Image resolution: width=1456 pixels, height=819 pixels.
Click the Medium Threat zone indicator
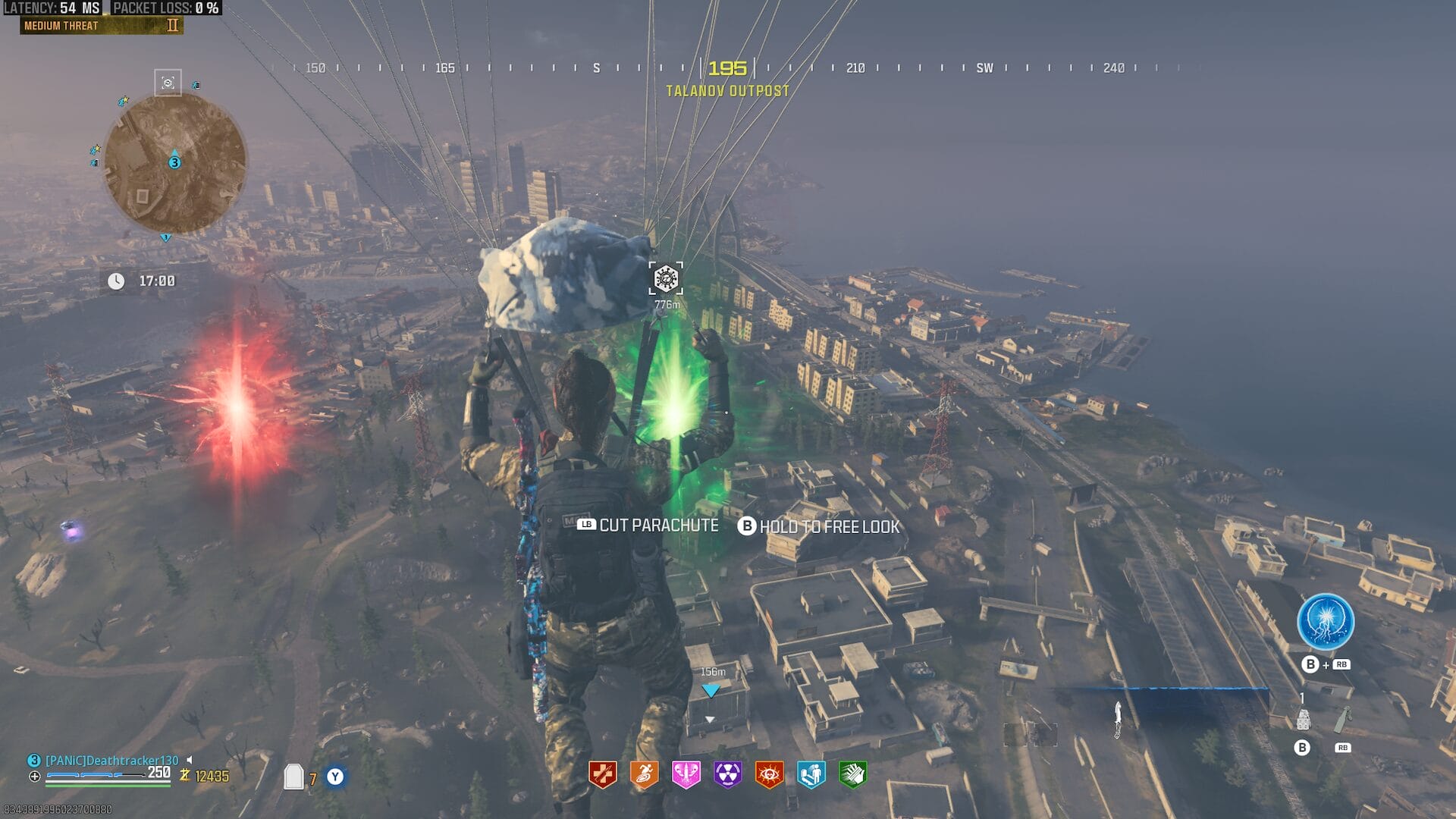point(102,26)
